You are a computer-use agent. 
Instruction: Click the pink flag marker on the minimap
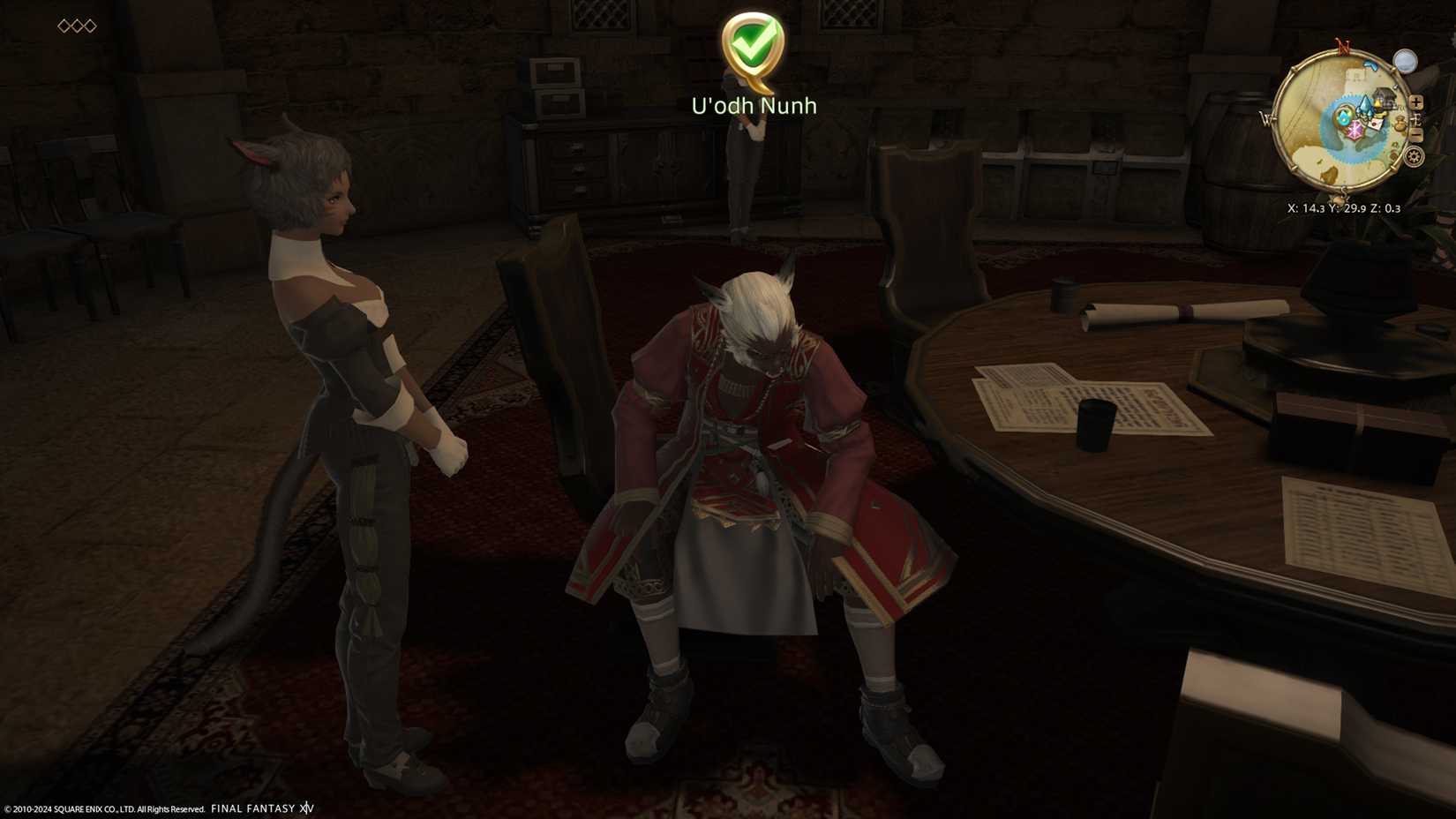click(x=1356, y=129)
